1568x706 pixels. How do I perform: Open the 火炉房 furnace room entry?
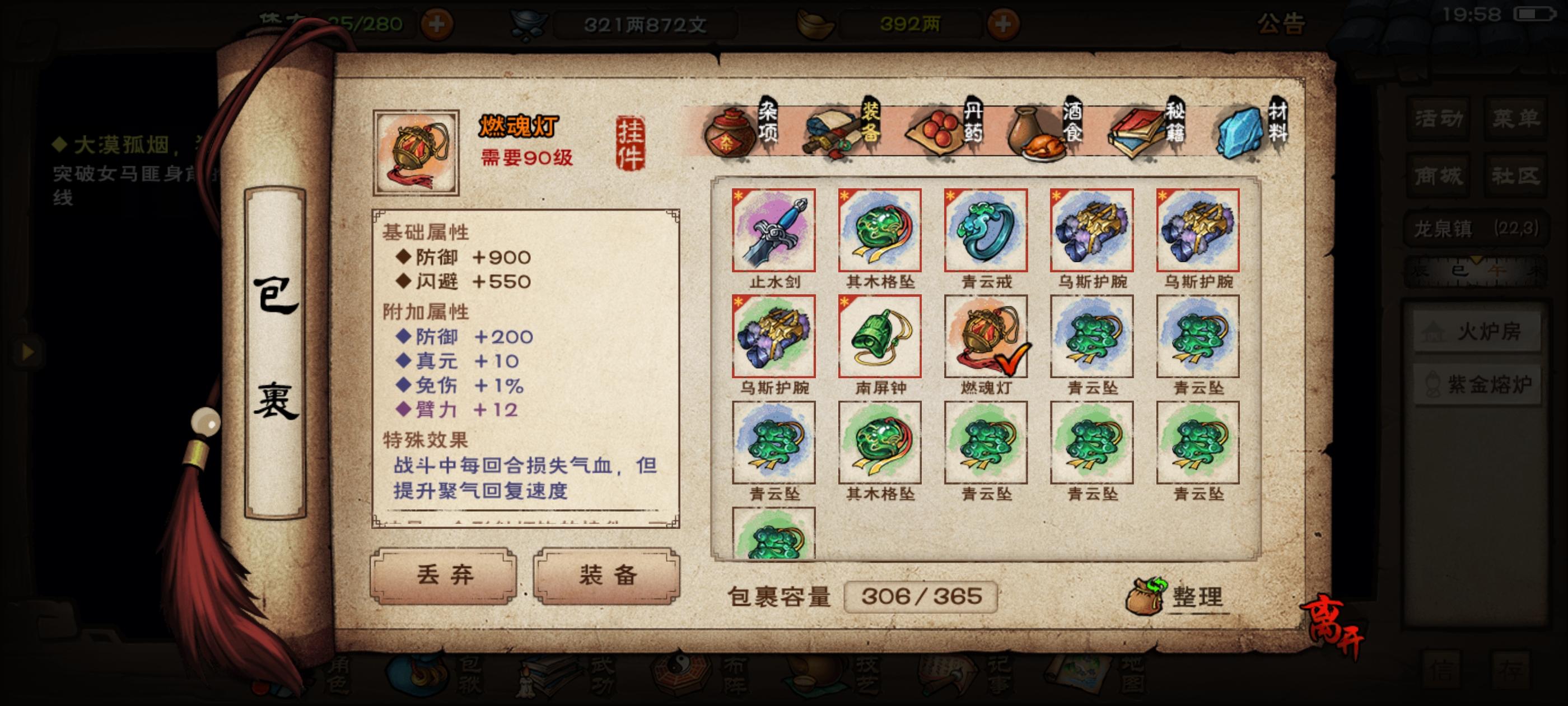pyautogui.click(x=1478, y=332)
